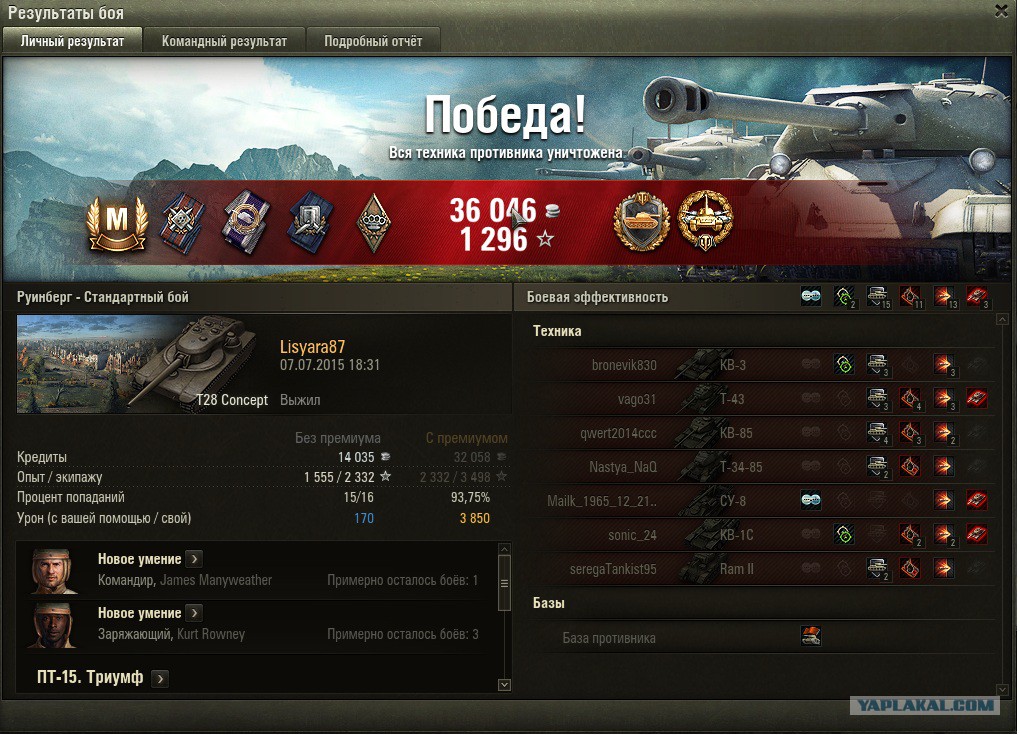Select the Личный результат tab

click(72, 41)
